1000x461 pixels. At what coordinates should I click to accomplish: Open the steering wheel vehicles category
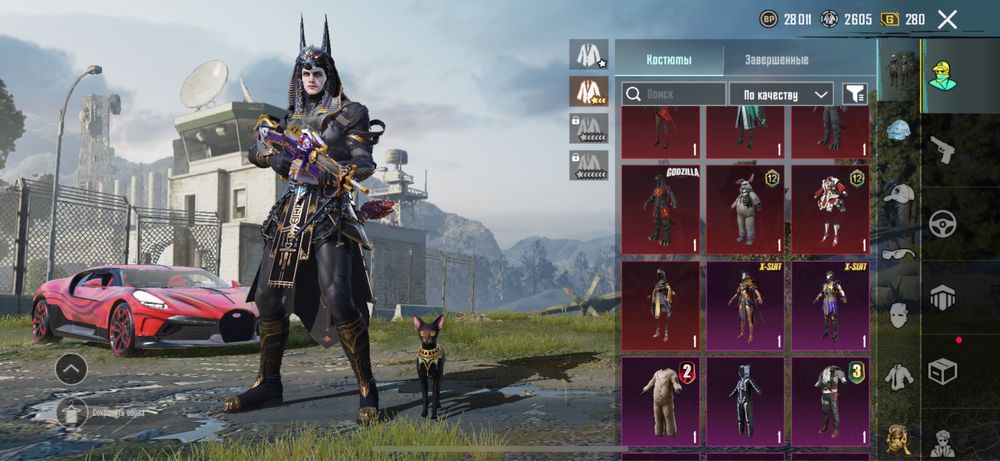[x=943, y=223]
